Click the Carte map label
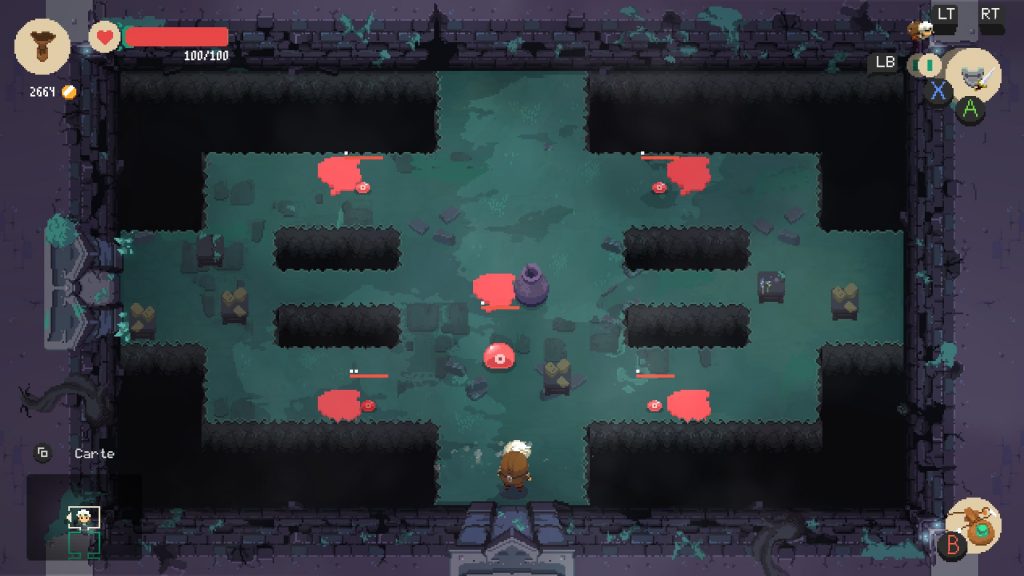This screenshot has height=576, width=1024. [x=94, y=453]
